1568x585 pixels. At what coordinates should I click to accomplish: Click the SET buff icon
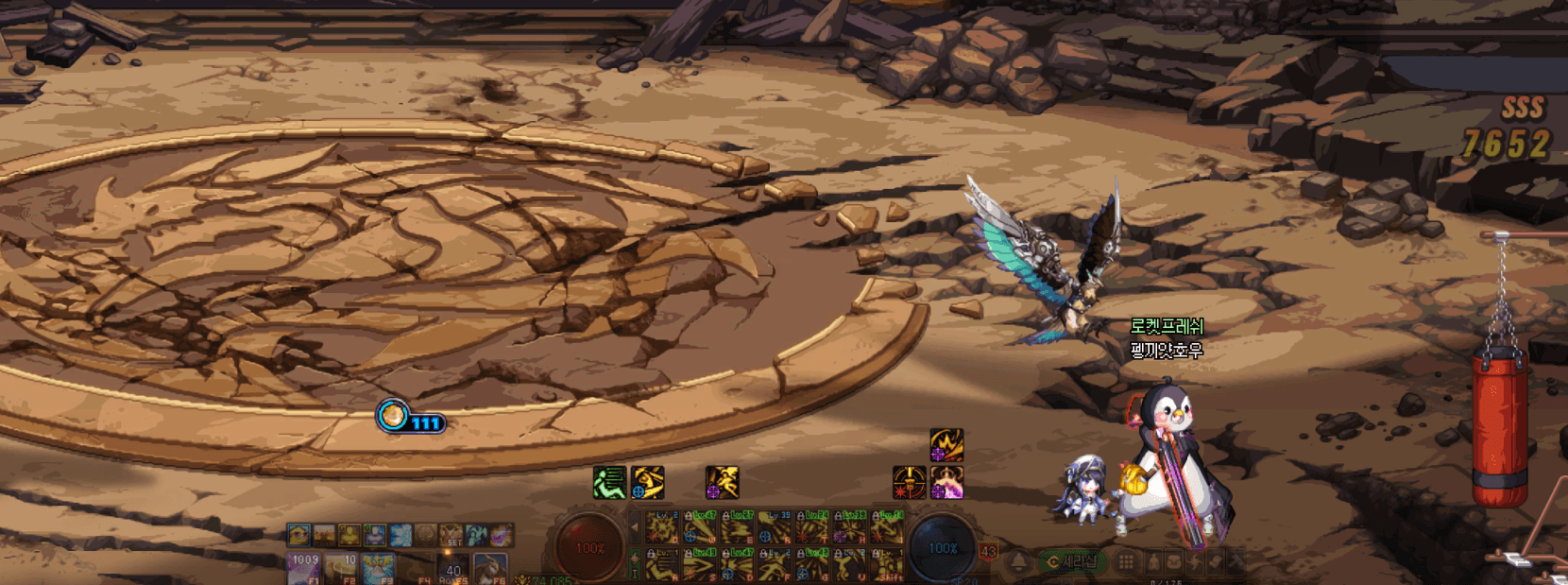click(452, 536)
